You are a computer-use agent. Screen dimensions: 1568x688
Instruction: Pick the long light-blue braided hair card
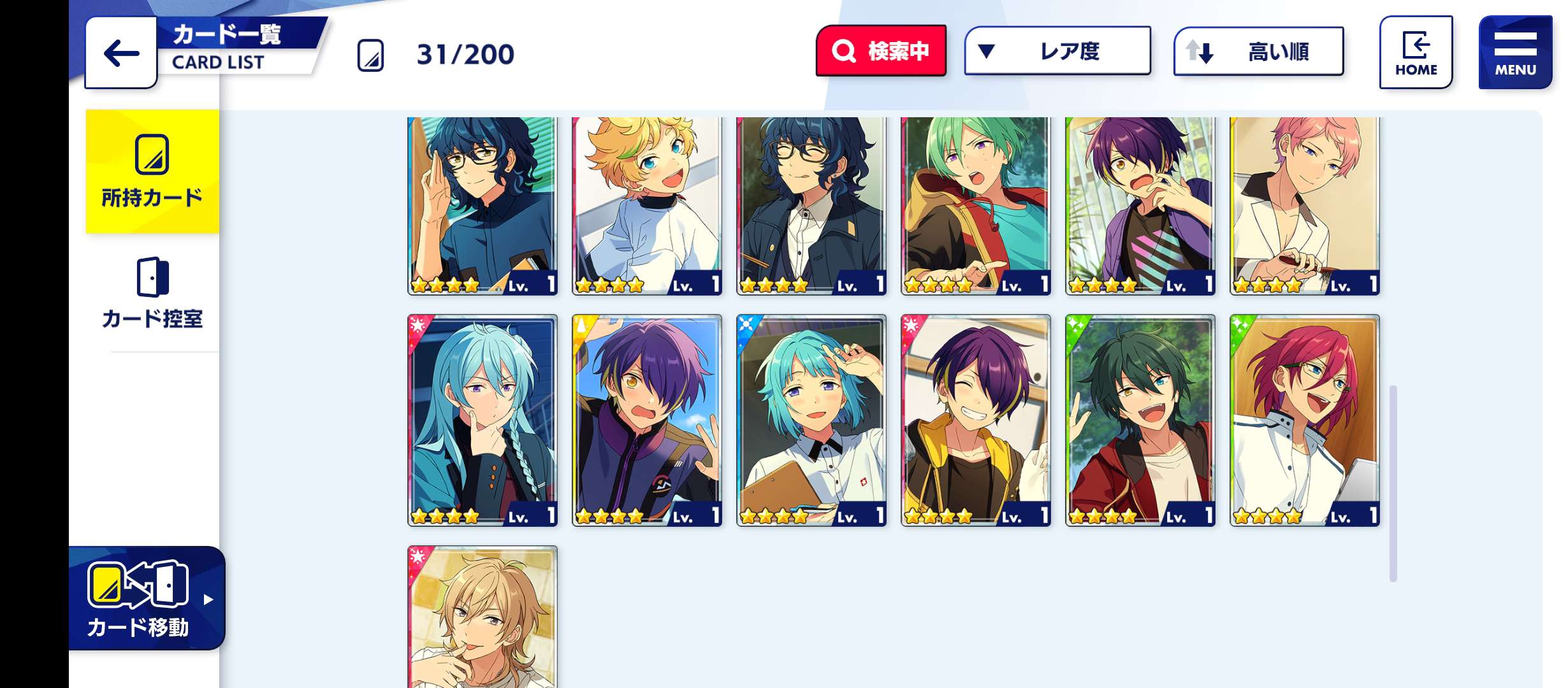tap(483, 420)
